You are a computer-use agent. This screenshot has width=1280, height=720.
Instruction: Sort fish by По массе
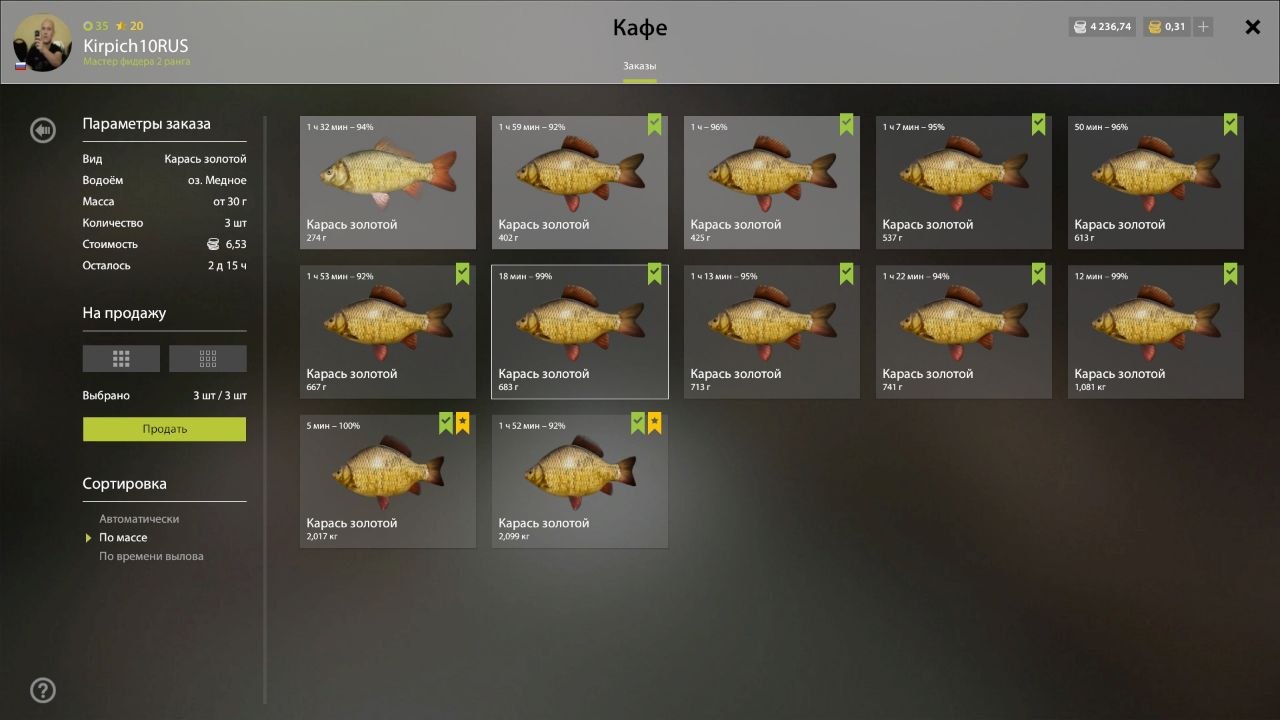coord(123,538)
